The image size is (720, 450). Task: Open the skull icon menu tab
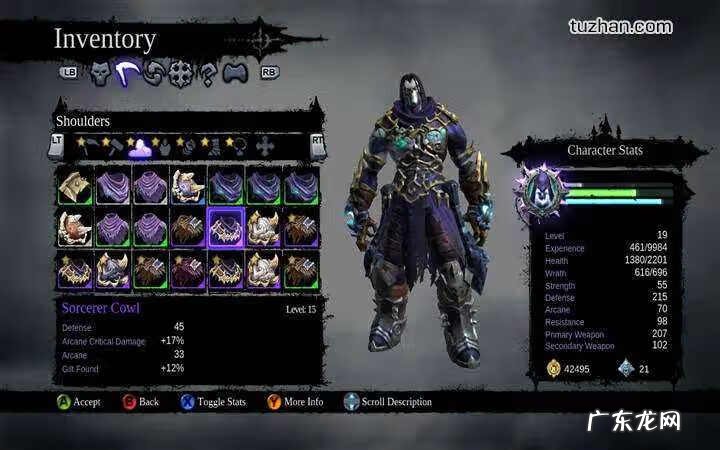(100, 72)
